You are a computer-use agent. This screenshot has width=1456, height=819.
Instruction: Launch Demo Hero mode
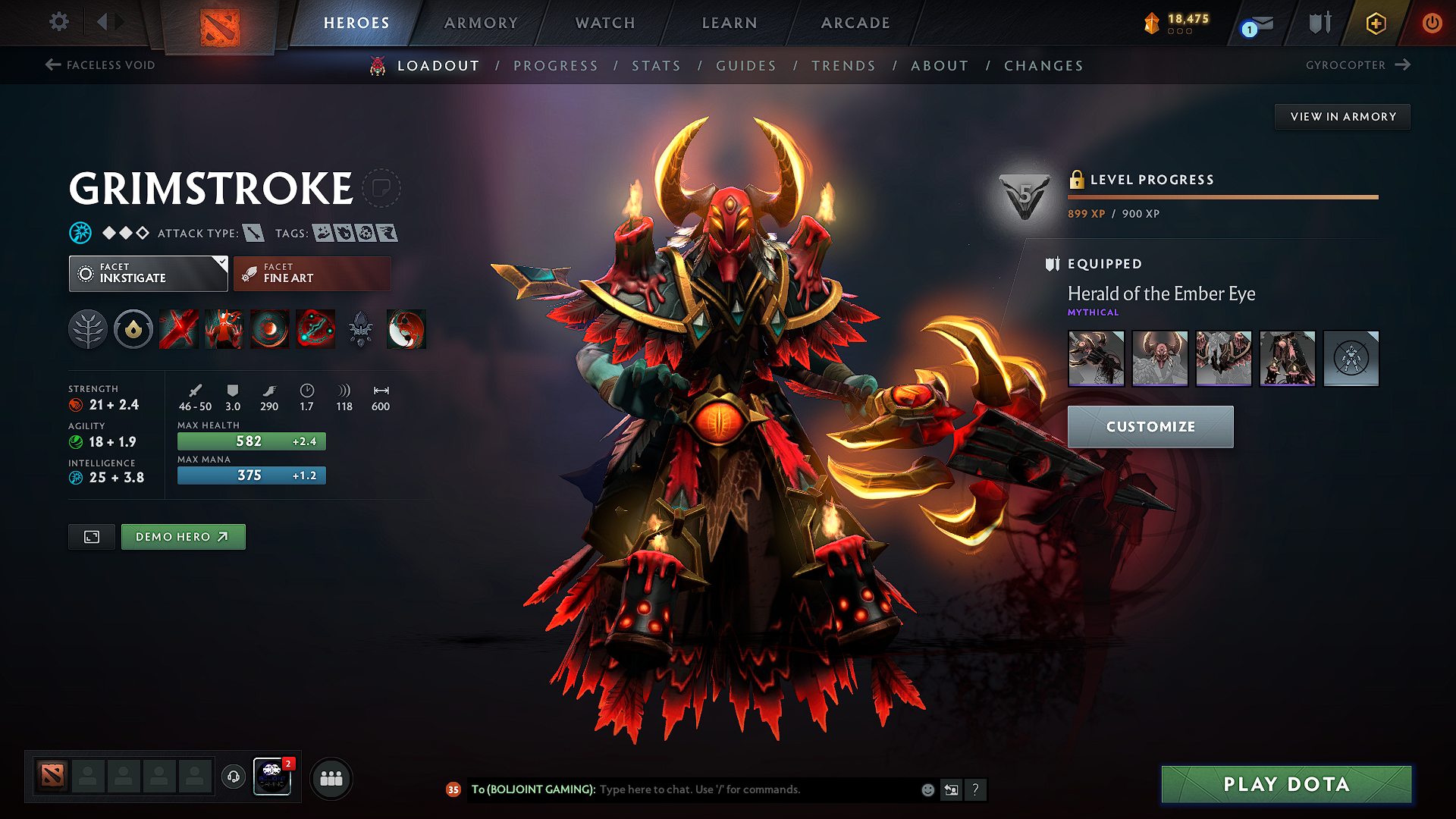point(183,537)
